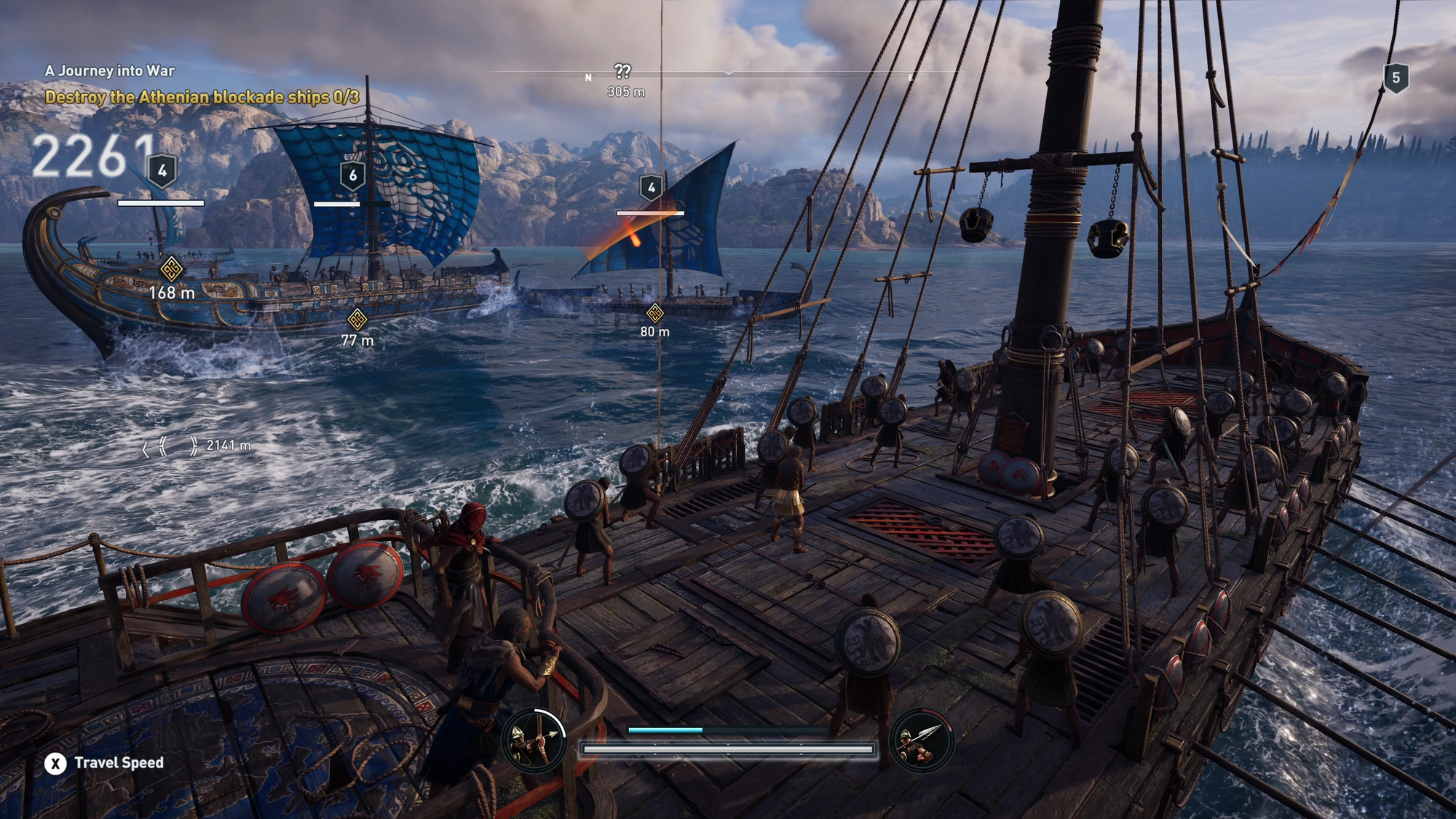Click the distant waypoint marker showing 2141 m

170,446
